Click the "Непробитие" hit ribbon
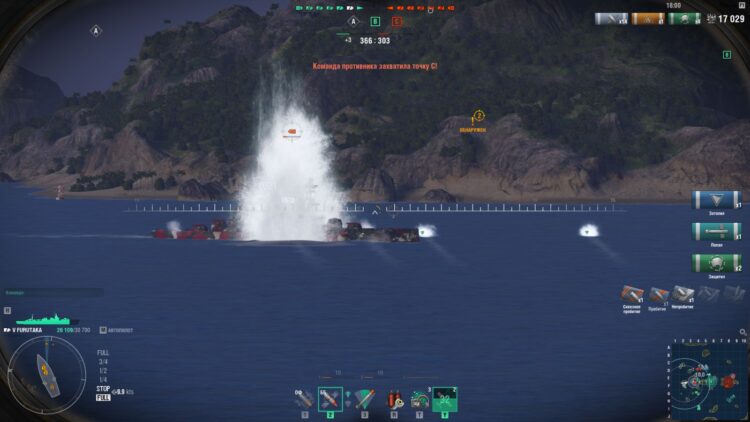Image resolution: width=750 pixels, height=422 pixels. pyautogui.click(x=684, y=294)
